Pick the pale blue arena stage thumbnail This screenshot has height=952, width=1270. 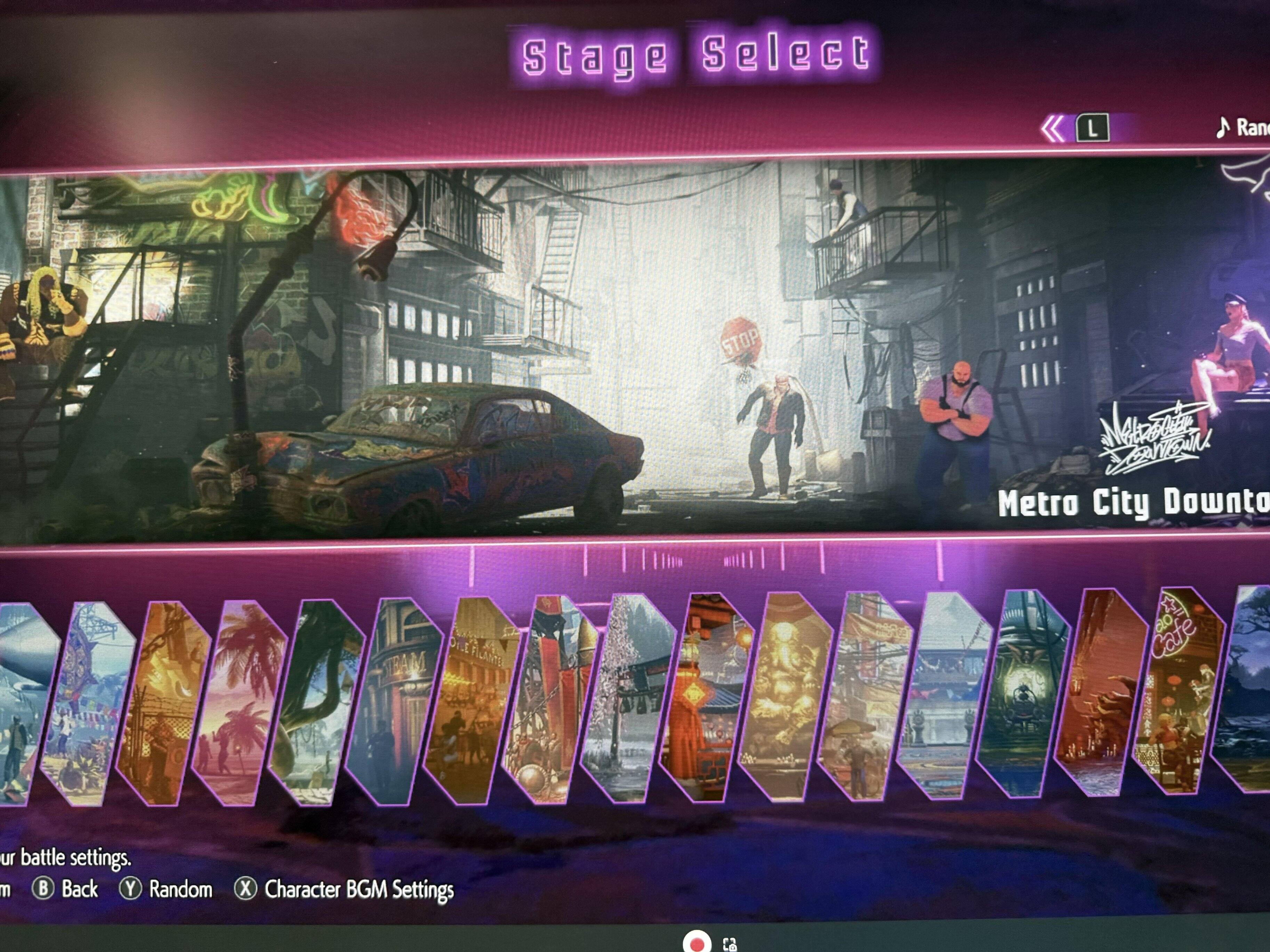(945, 694)
